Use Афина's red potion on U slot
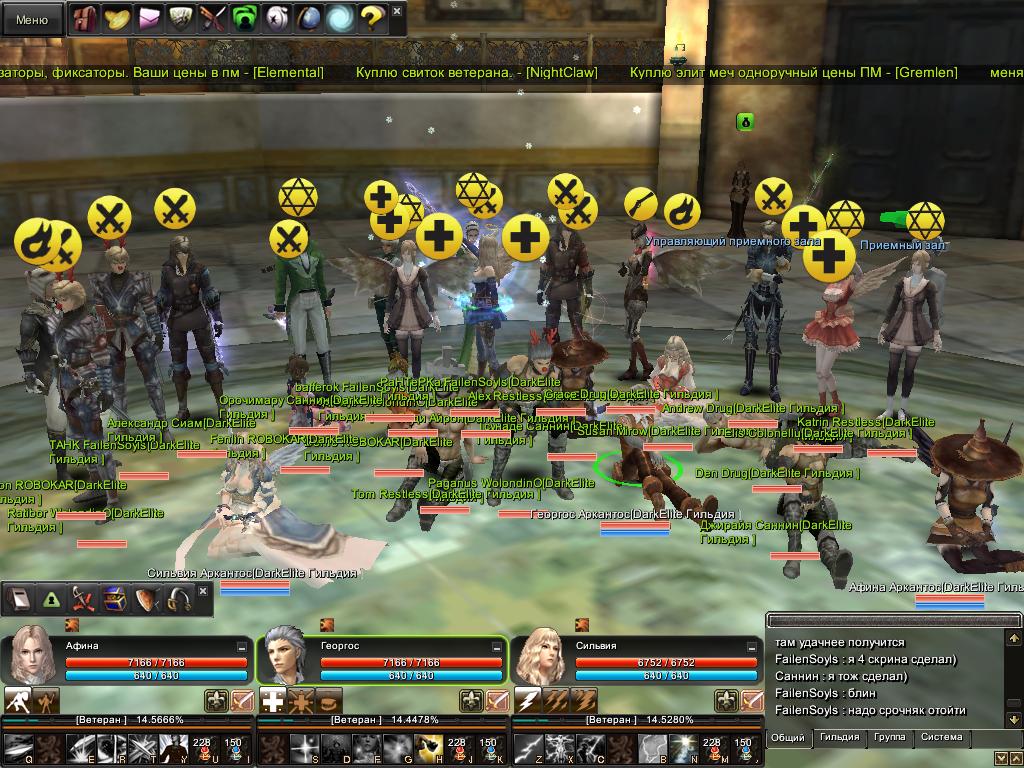The width and height of the screenshot is (1024, 768). pos(203,747)
